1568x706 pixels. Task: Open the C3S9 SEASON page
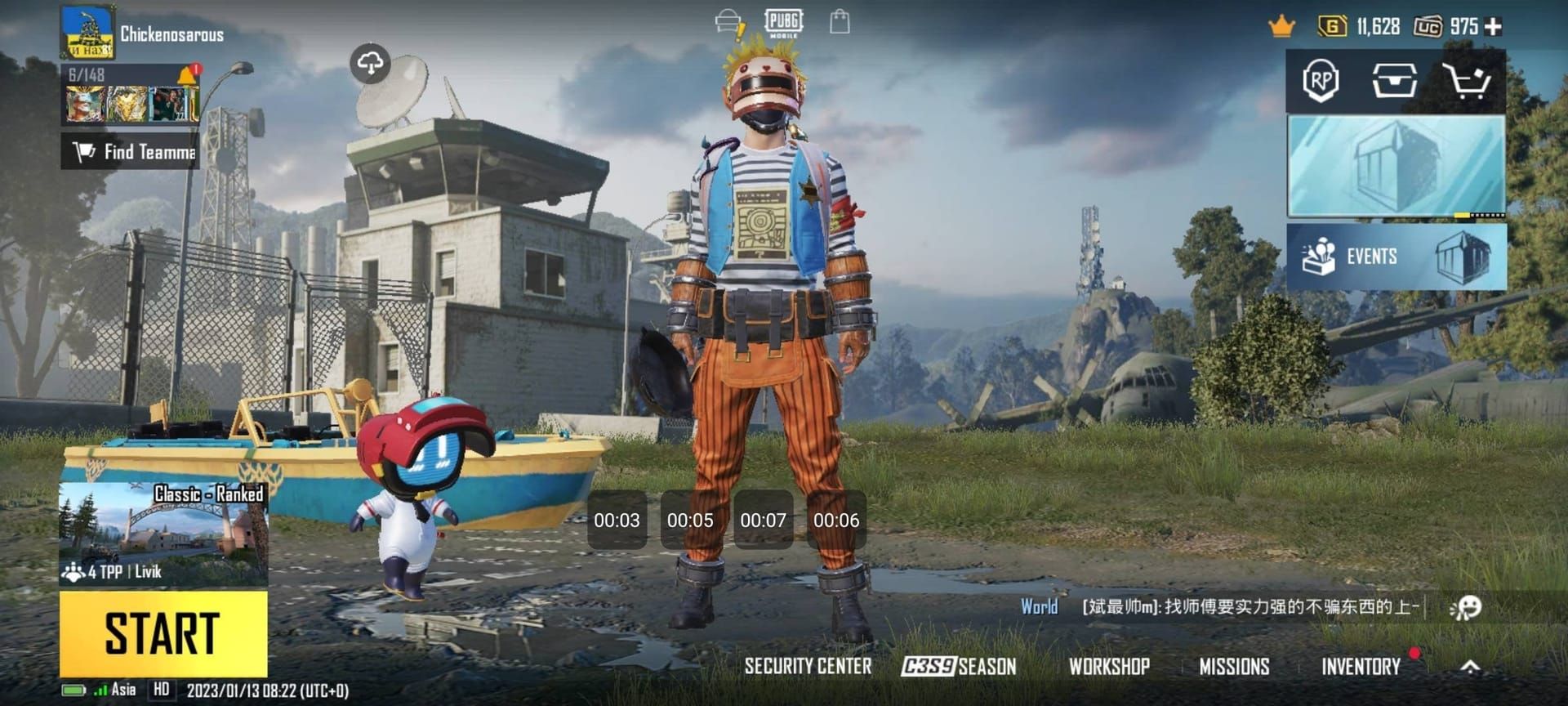point(959,667)
